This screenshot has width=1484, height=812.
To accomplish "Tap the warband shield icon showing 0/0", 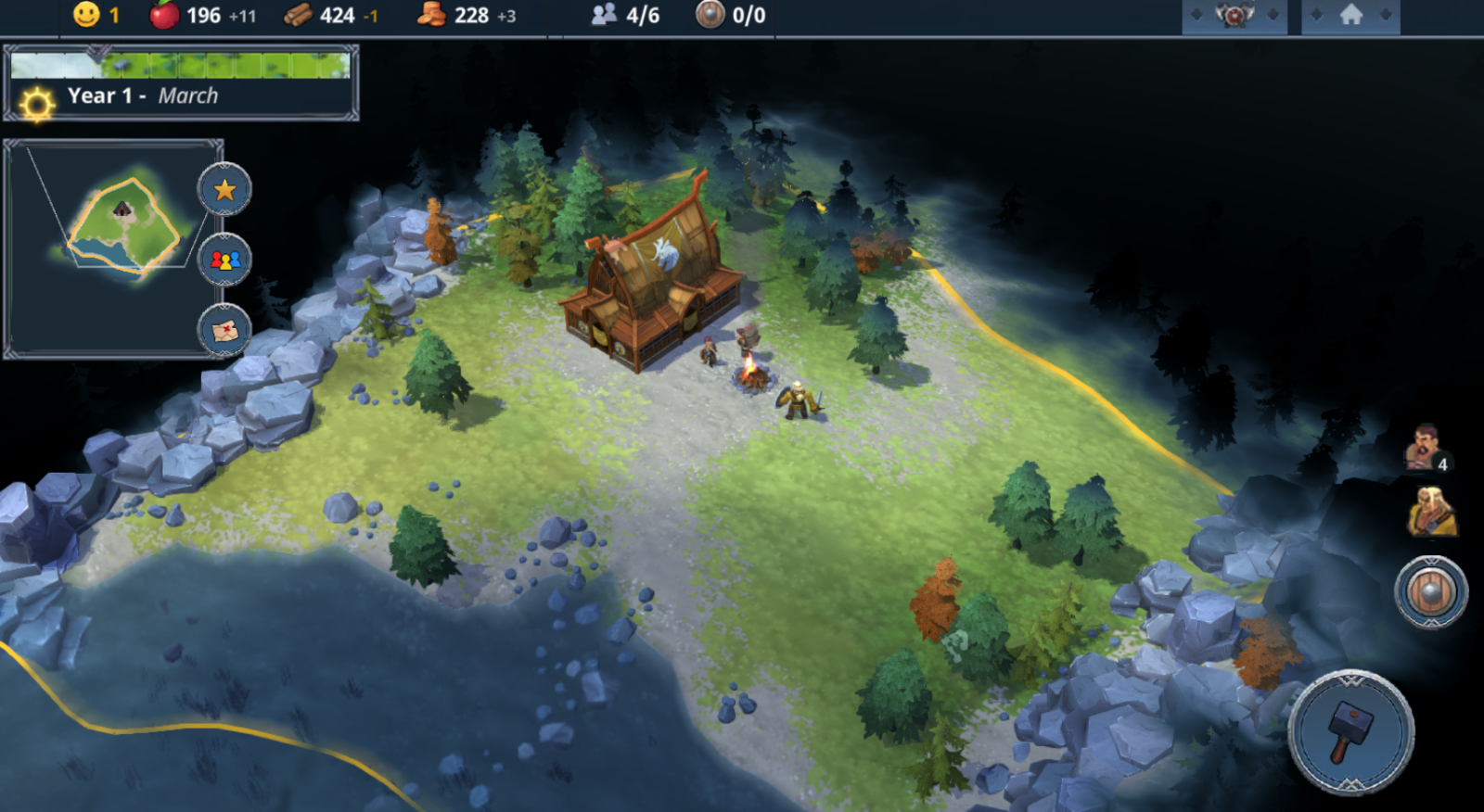I will [x=710, y=15].
